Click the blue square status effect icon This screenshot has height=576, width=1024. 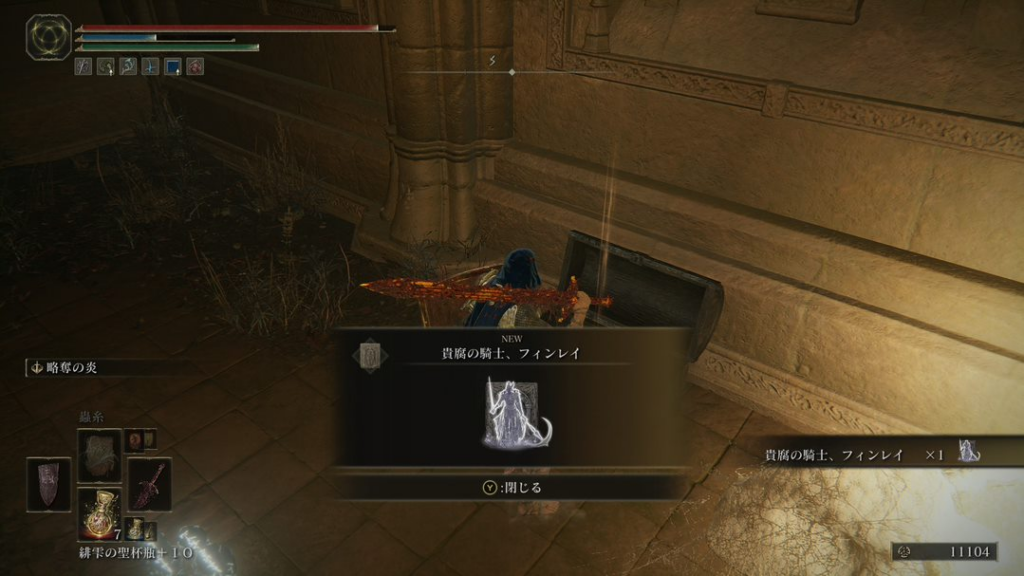(x=172, y=67)
